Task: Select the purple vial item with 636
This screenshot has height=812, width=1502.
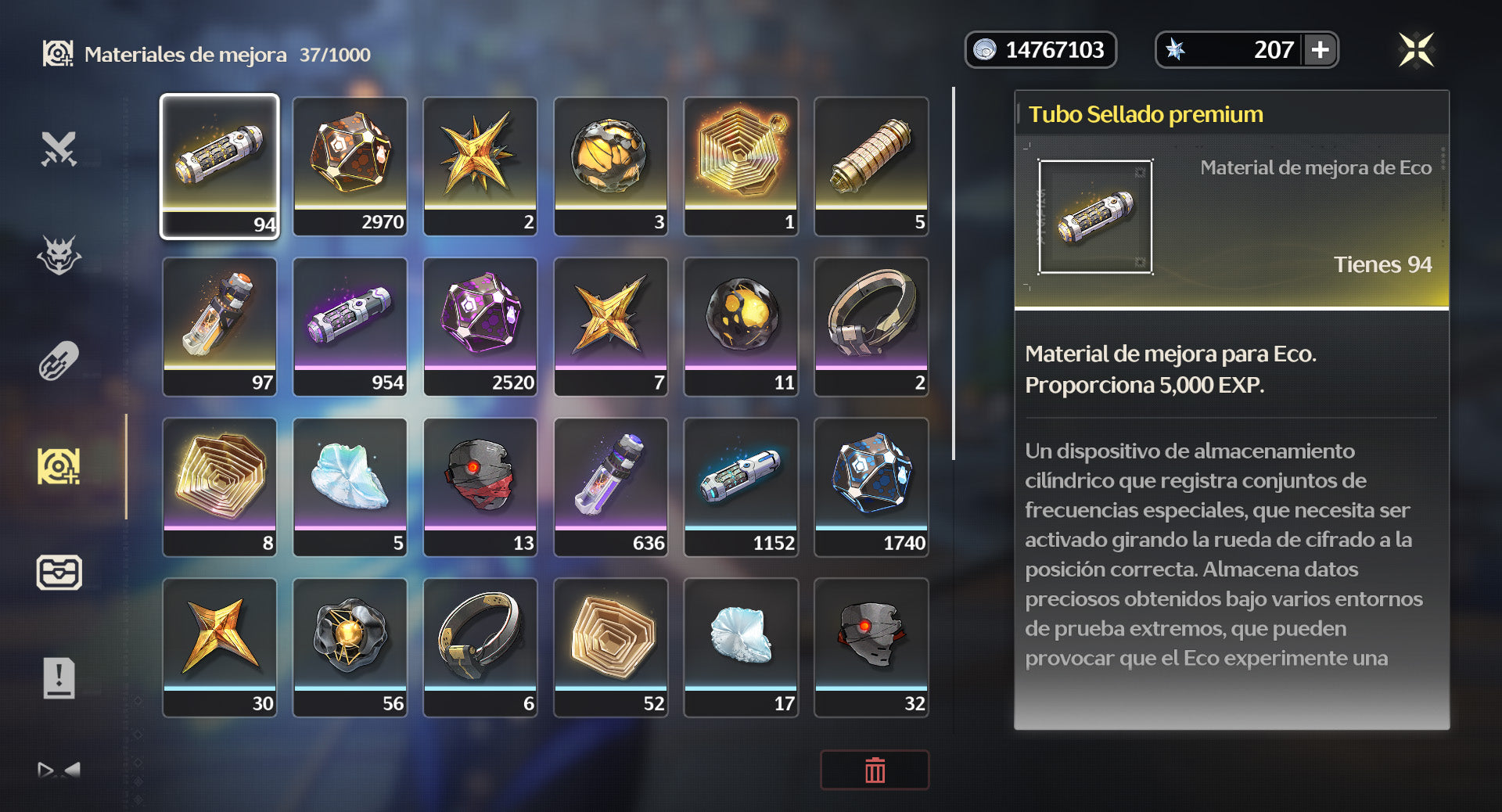Action: pos(611,486)
